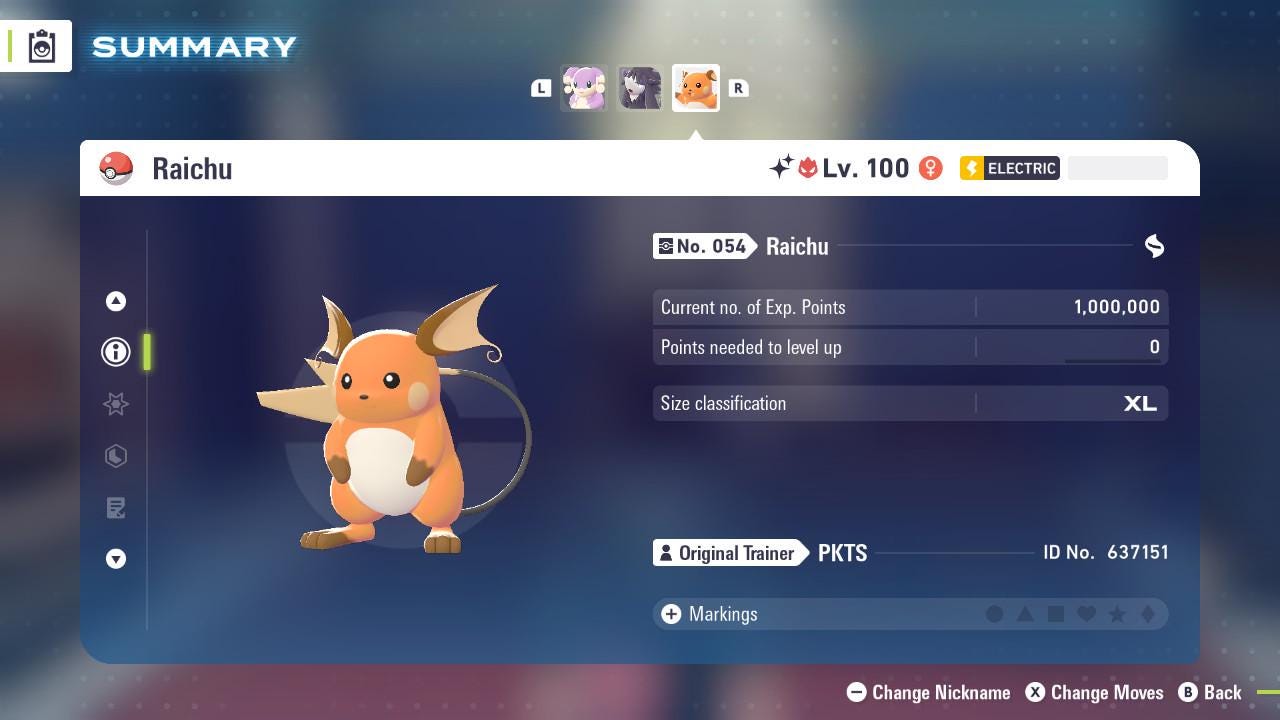1280x720 pixels.
Task: Switch to the previous Pokémon with L
Action: point(541,88)
